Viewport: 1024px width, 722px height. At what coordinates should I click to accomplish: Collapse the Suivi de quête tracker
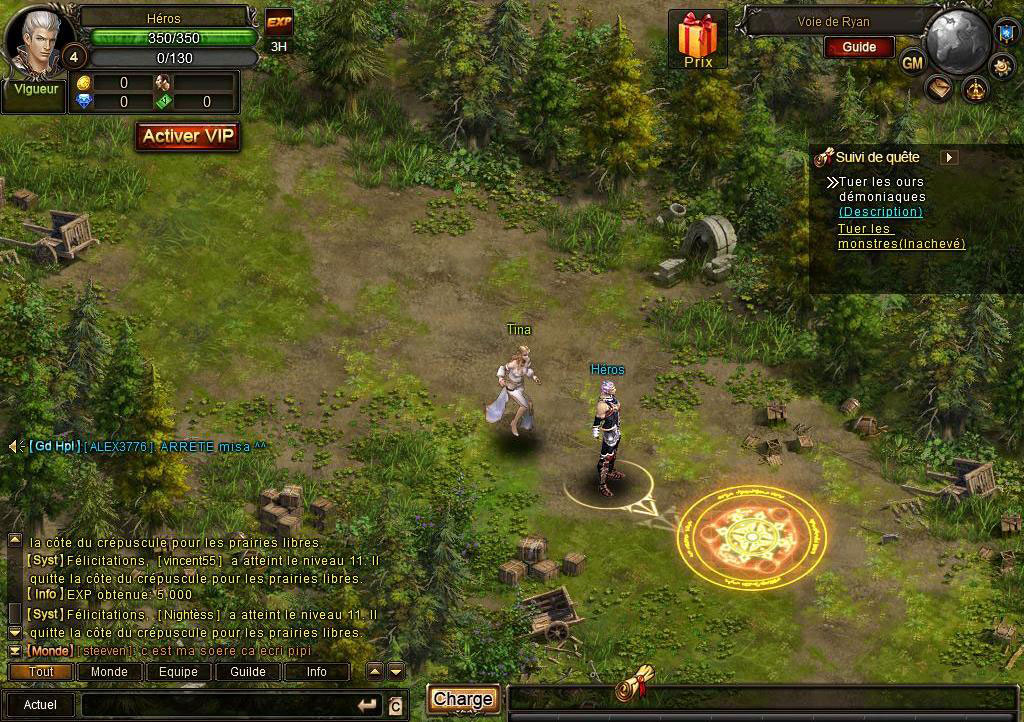pyautogui.click(x=950, y=157)
